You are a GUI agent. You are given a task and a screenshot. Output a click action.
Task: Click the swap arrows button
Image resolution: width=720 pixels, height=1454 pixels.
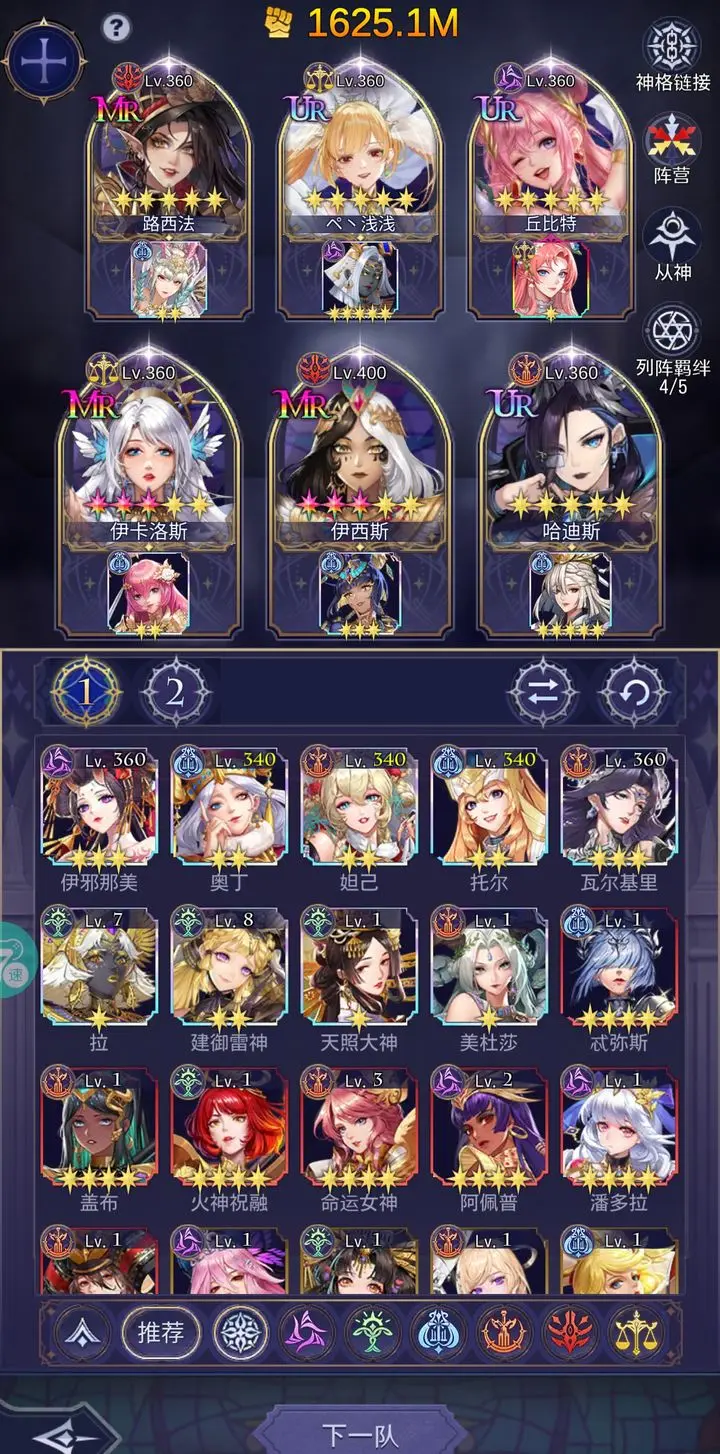point(543,692)
